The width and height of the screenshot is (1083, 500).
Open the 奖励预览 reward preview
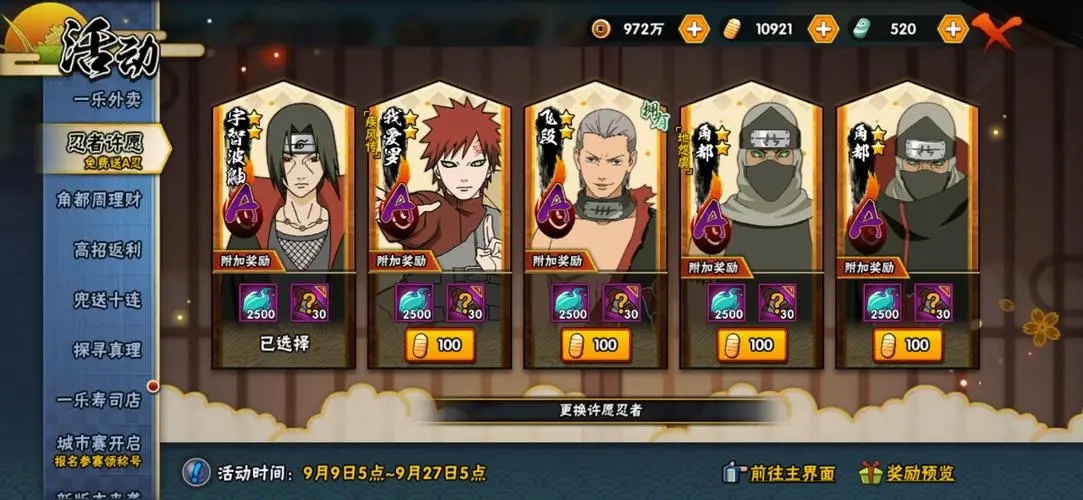pyautogui.click(x=908, y=473)
